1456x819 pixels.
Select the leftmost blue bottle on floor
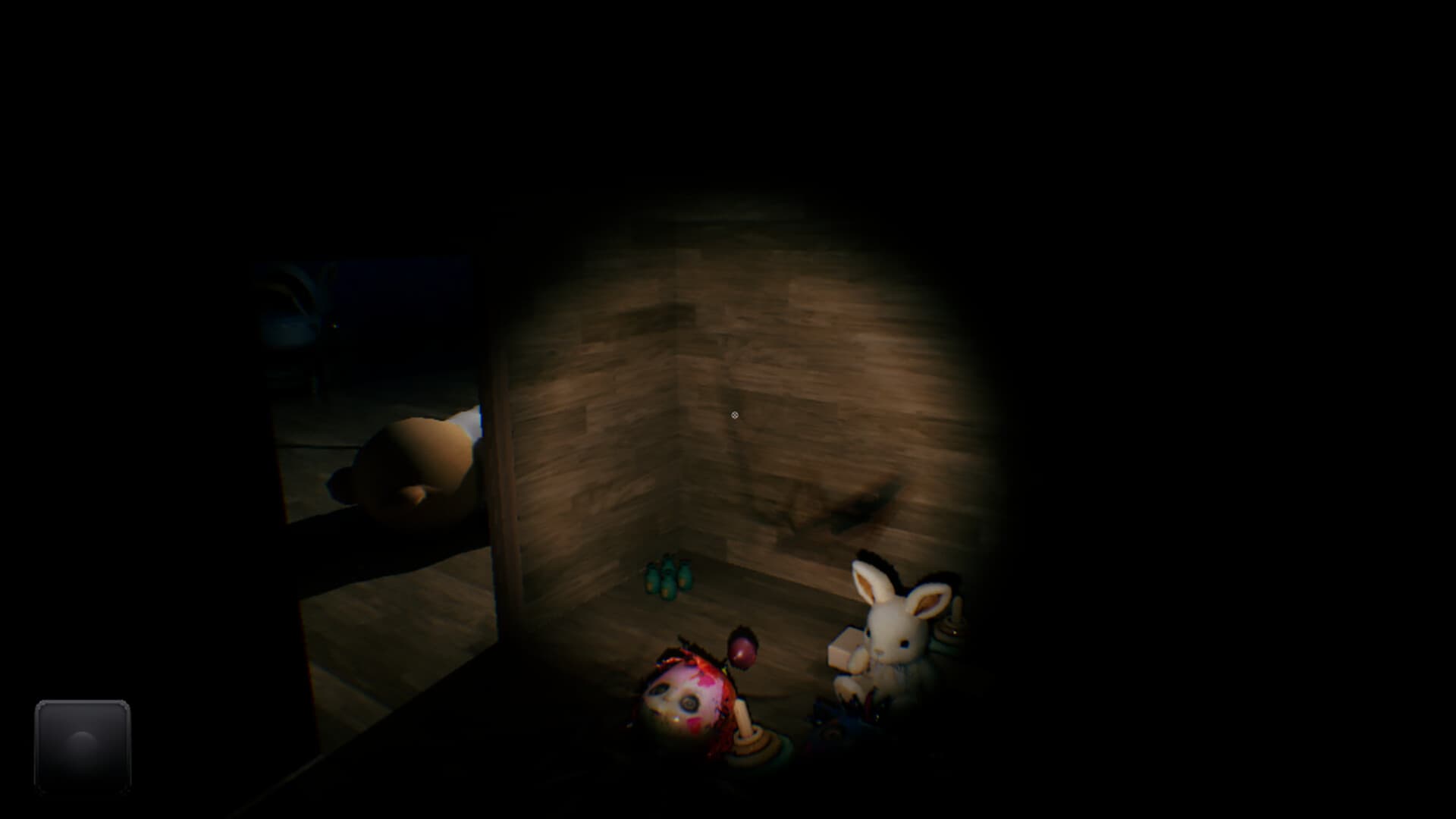click(651, 580)
